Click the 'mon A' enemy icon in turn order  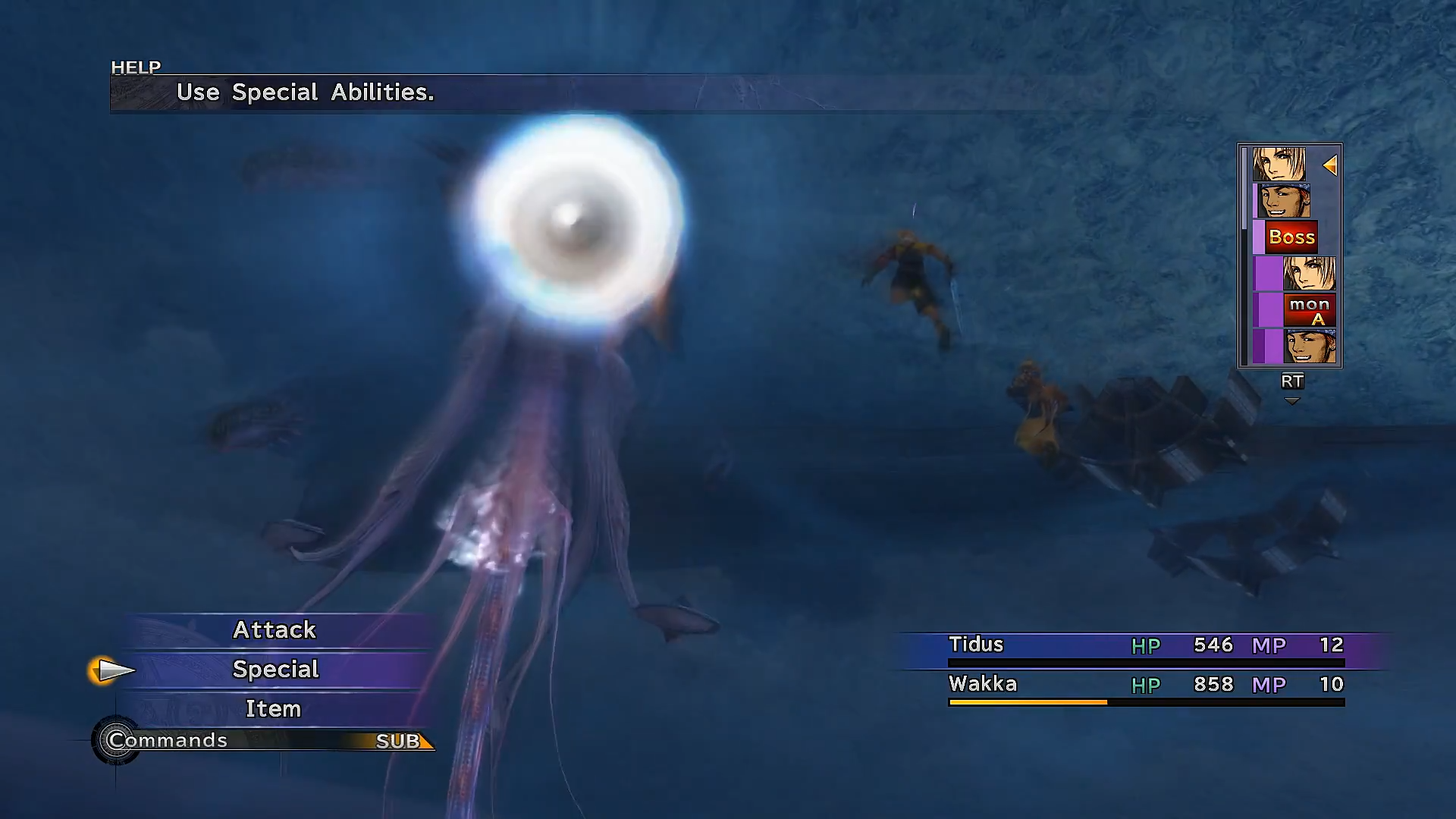1311,311
